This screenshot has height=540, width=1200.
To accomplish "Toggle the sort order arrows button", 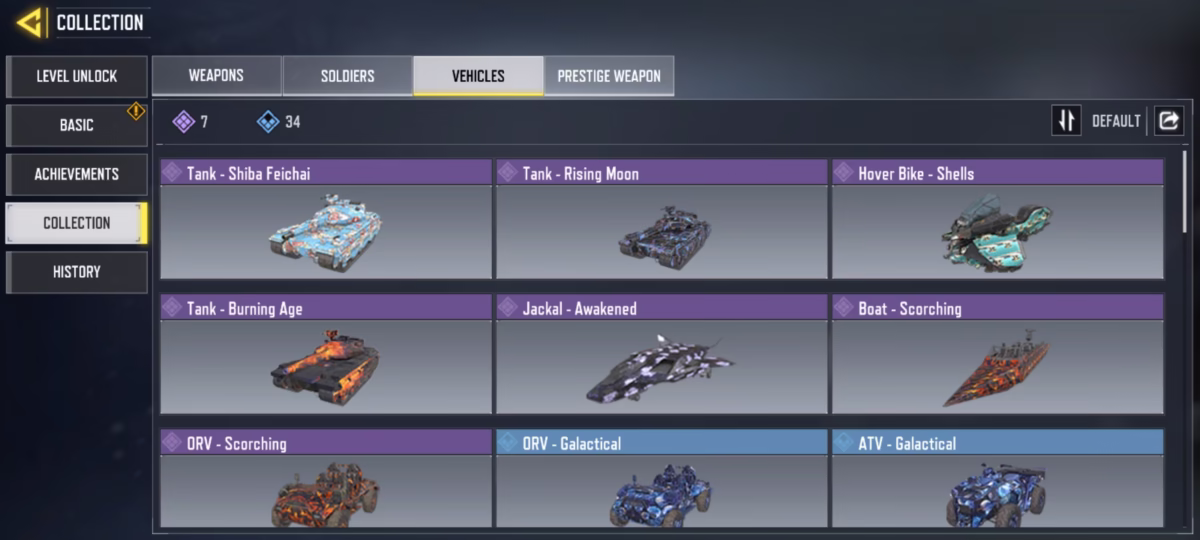I will pos(1066,121).
